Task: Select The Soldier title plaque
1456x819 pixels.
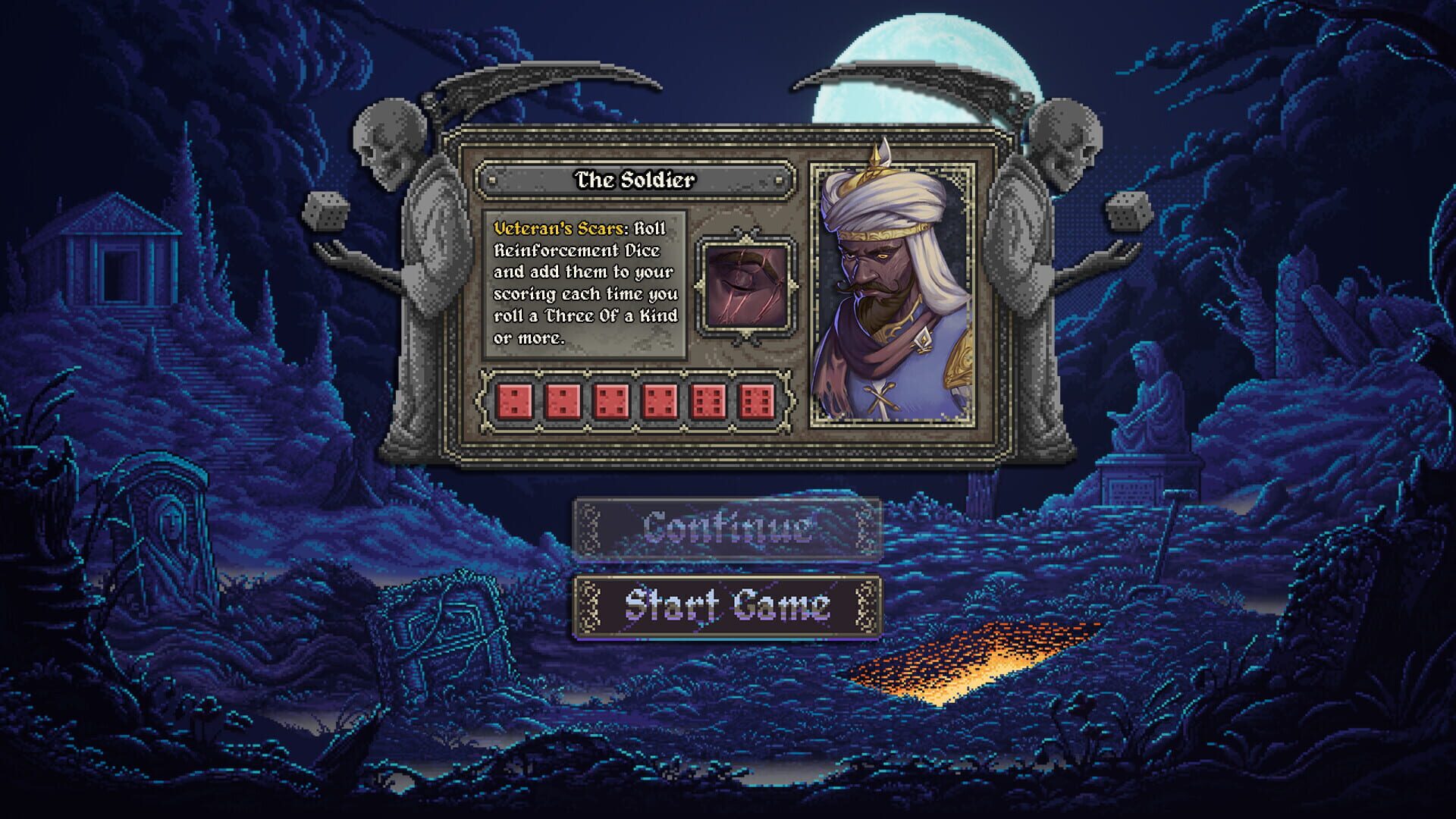Action: (x=635, y=180)
